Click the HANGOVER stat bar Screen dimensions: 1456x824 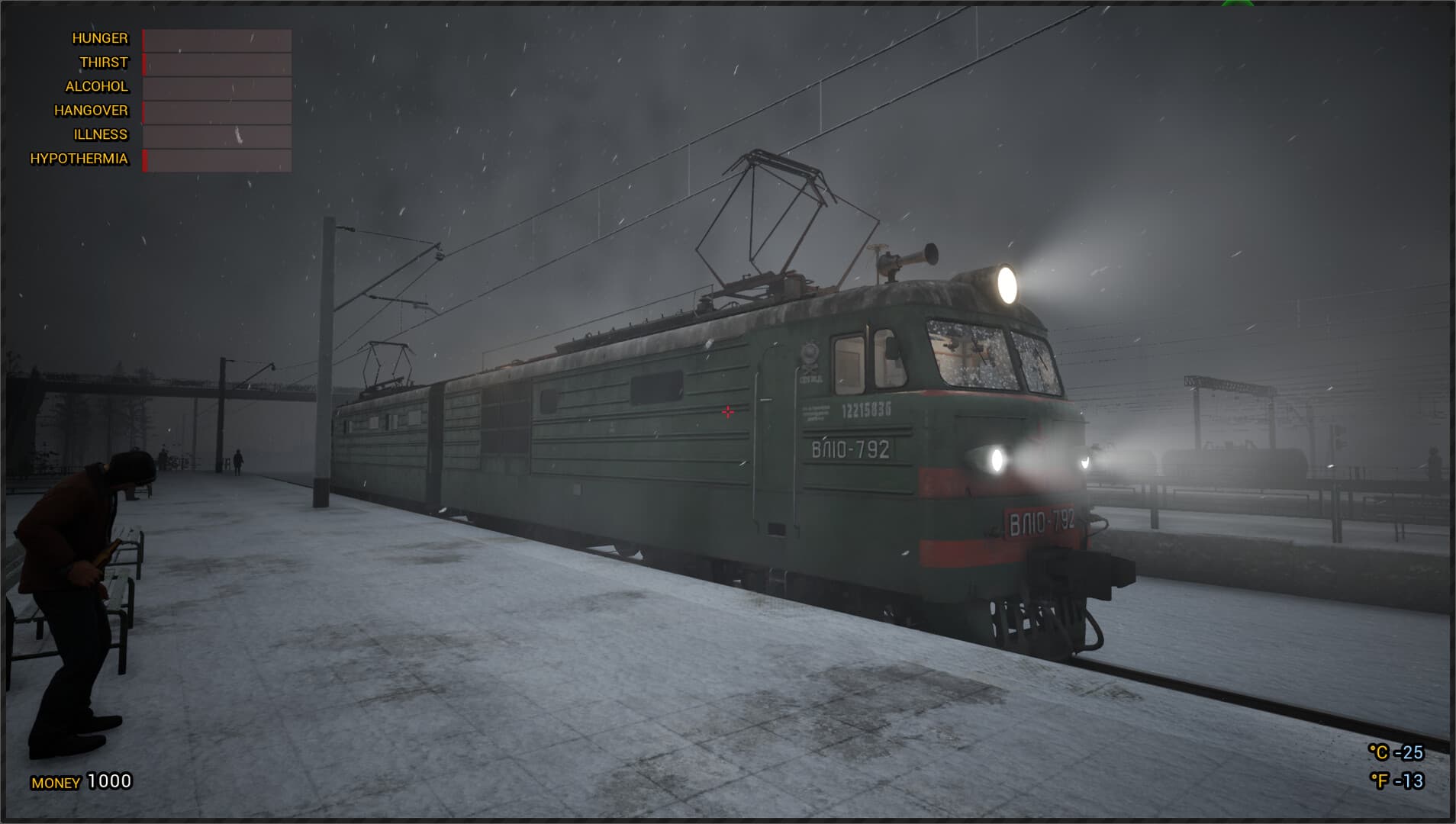coord(216,111)
